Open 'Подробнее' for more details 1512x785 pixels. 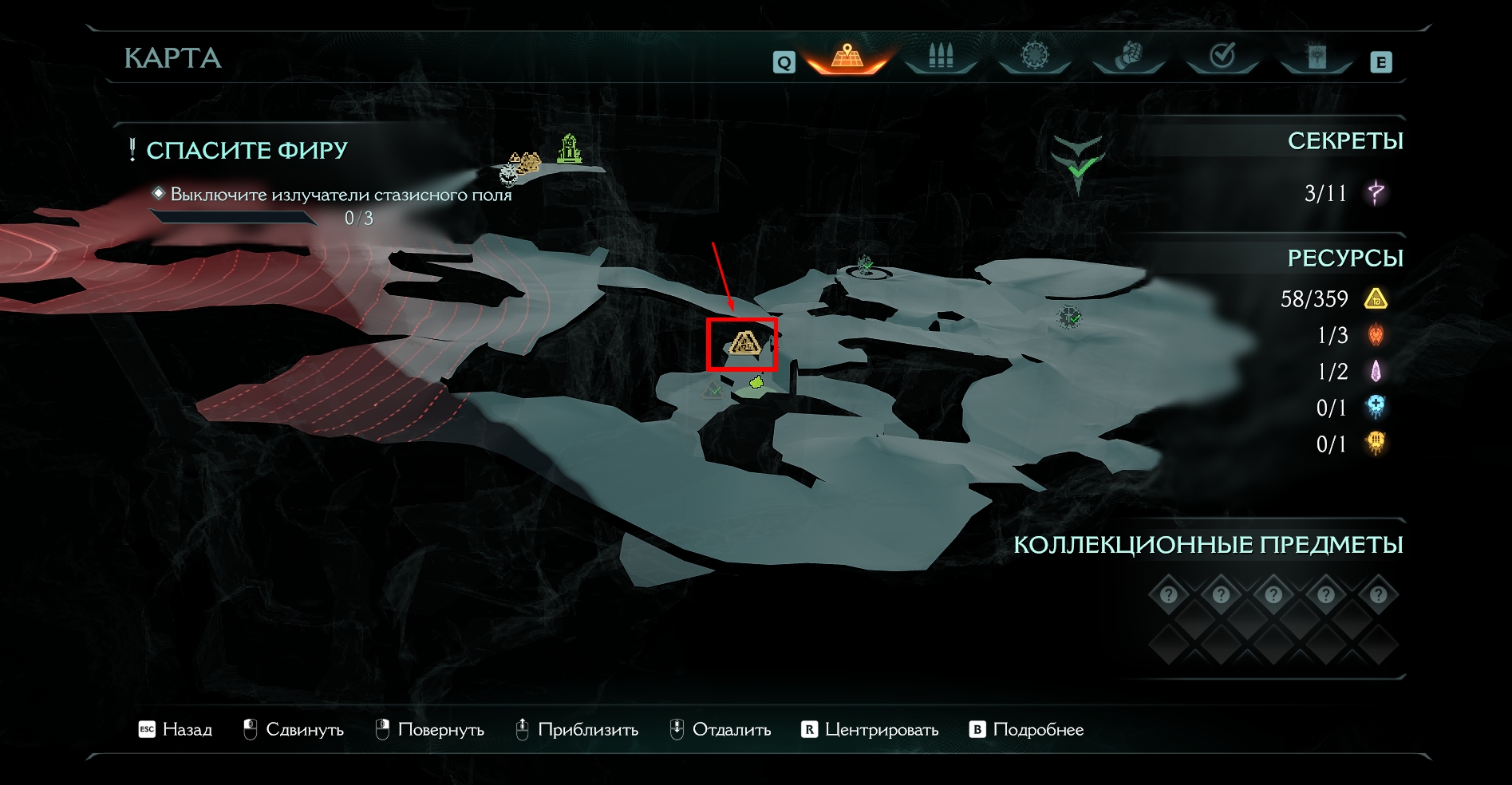1027,729
